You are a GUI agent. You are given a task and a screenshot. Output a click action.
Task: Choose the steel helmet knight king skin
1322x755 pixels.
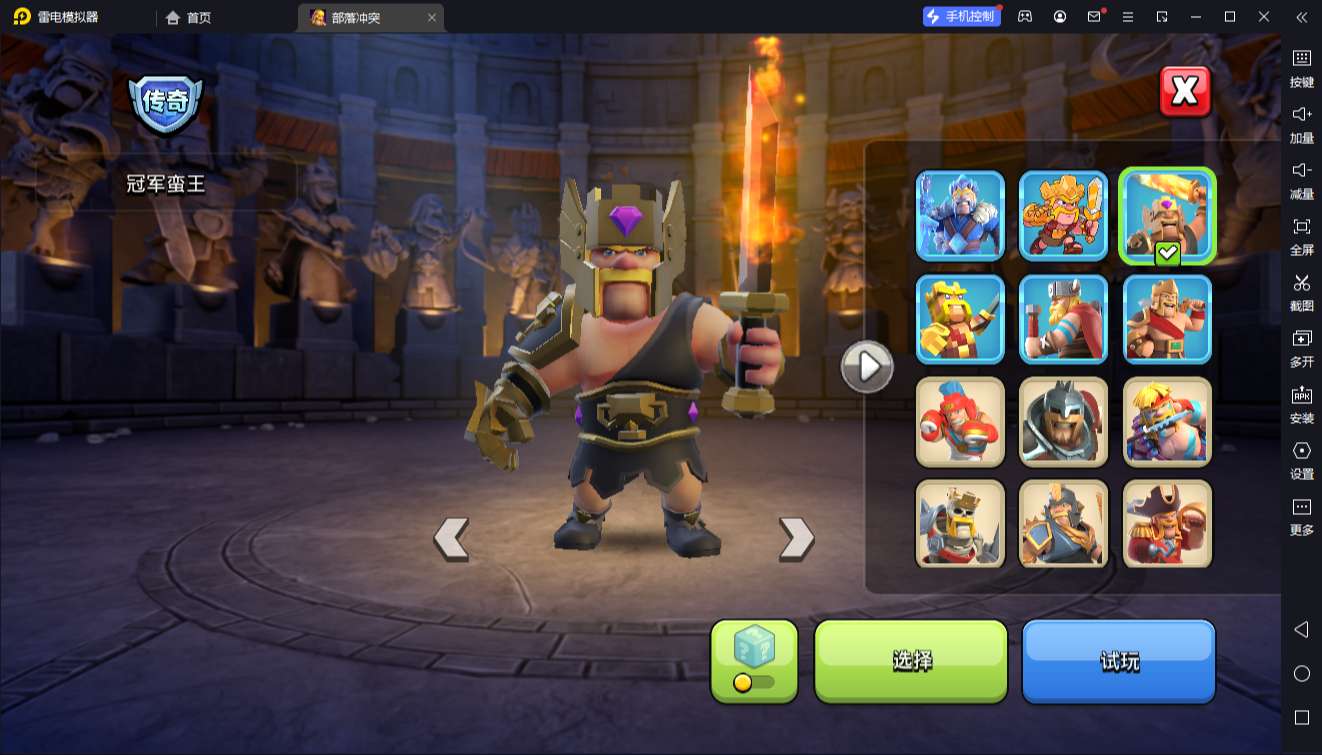[1063, 422]
